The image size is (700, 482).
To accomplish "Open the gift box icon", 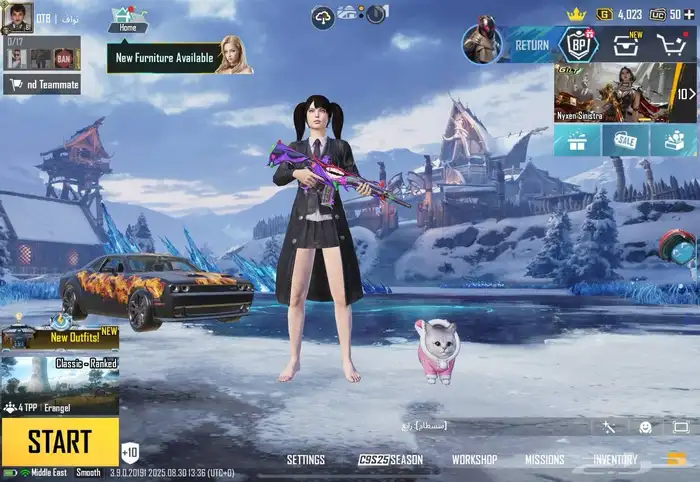I will (x=577, y=141).
